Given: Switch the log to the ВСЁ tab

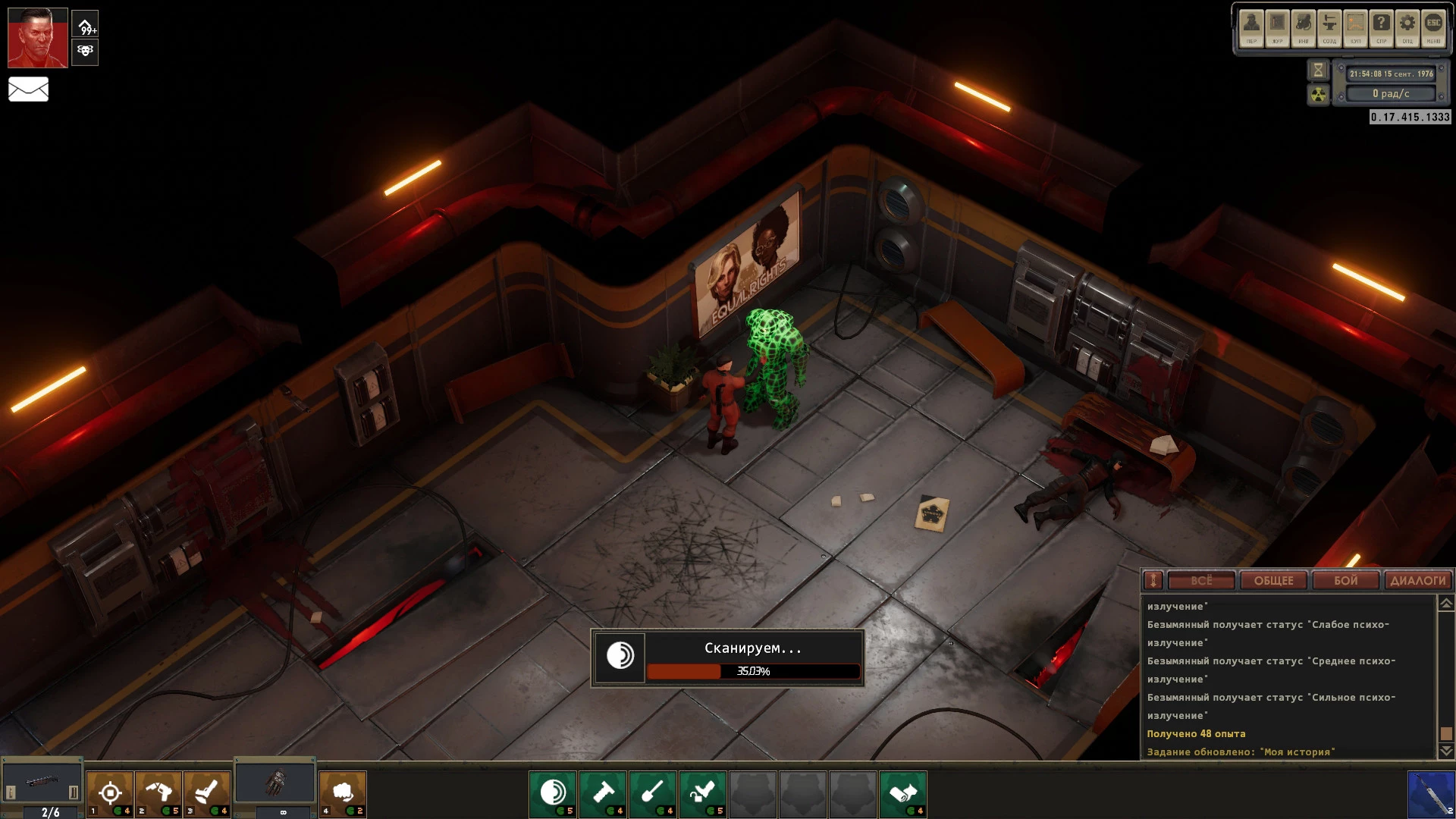Looking at the screenshot, I should (1201, 581).
